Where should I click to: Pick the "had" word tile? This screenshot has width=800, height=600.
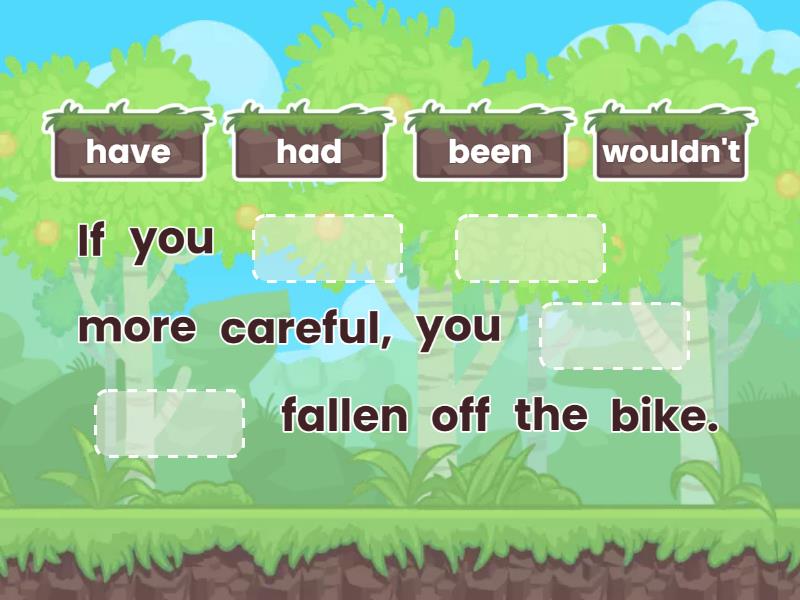pyautogui.click(x=309, y=152)
